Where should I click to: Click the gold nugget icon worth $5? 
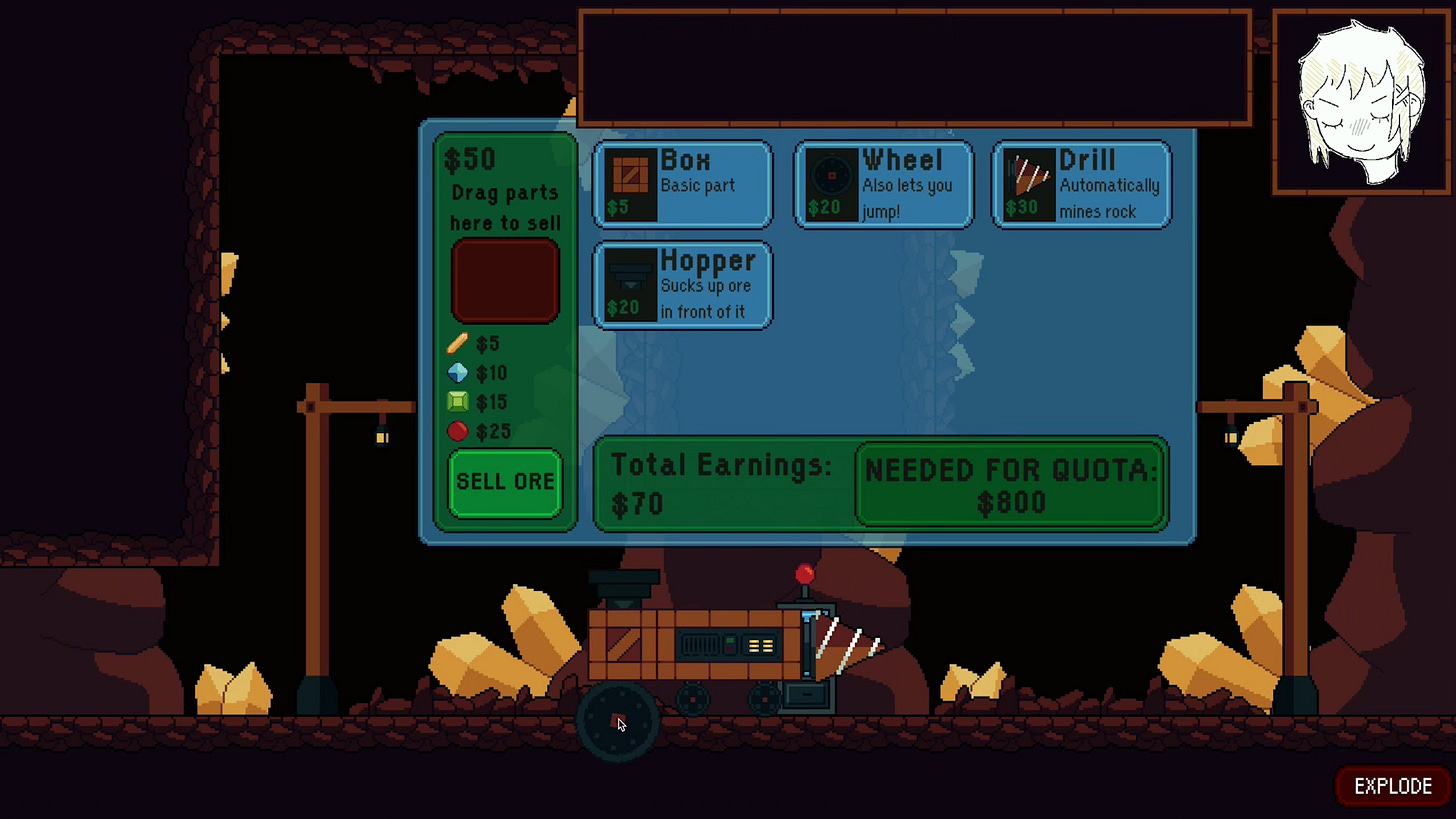point(457,344)
